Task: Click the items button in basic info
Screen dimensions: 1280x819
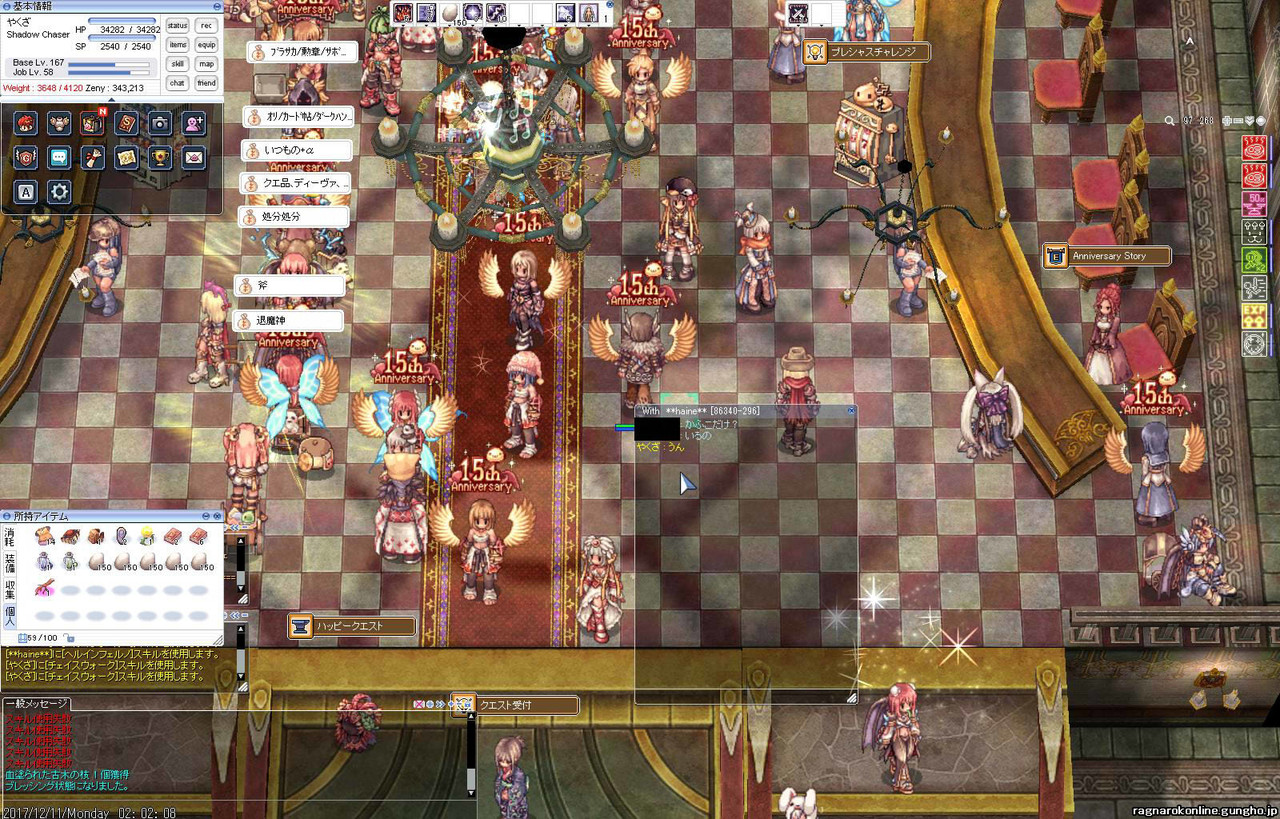Action: point(178,44)
